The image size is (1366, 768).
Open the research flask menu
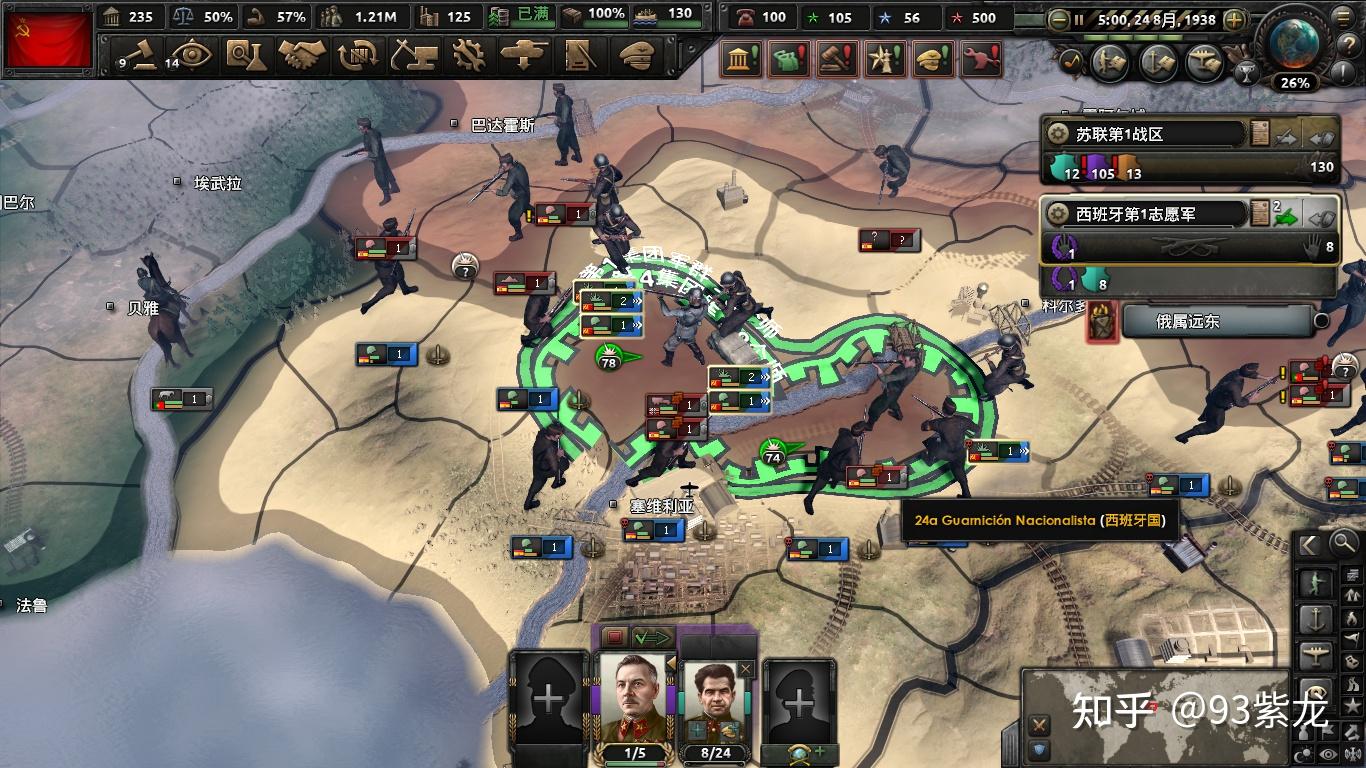(x=243, y=54)
